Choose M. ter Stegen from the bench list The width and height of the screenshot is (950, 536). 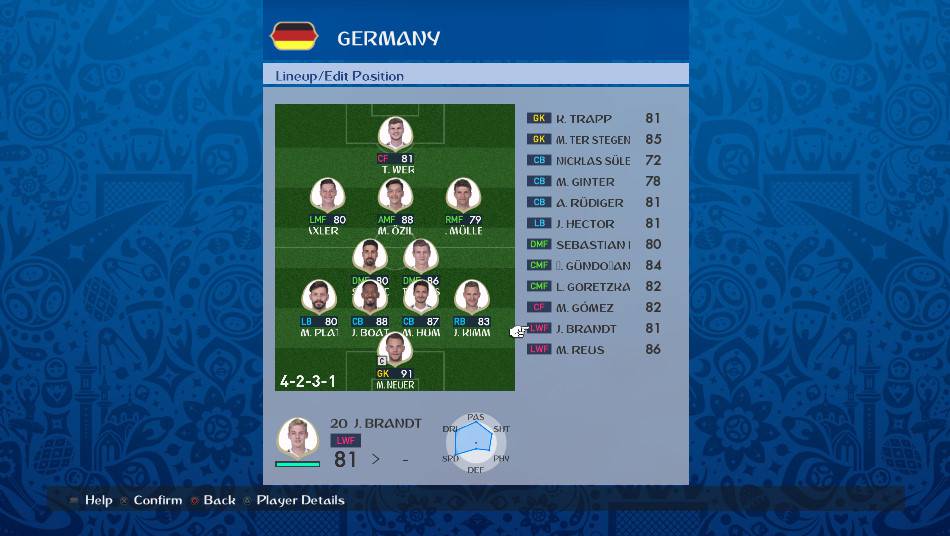(x=593, y=139)
